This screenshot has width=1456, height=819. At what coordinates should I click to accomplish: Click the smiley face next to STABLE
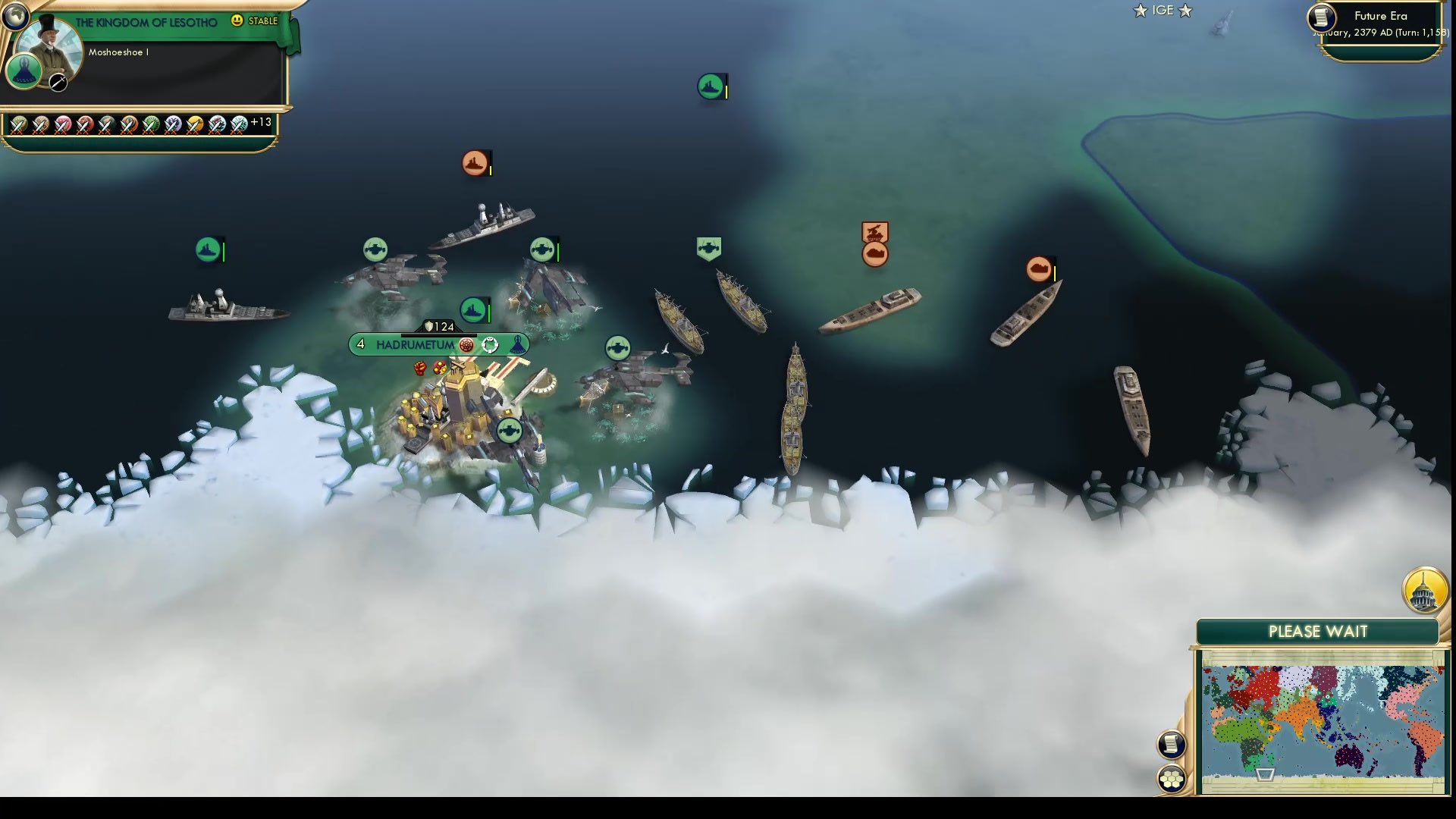pyautogui.click(x=237, y=21)
